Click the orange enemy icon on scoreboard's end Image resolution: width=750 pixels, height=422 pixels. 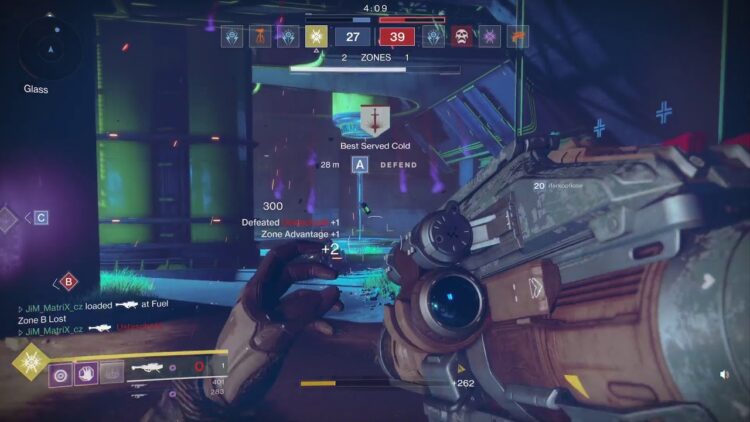click(518, 37)
